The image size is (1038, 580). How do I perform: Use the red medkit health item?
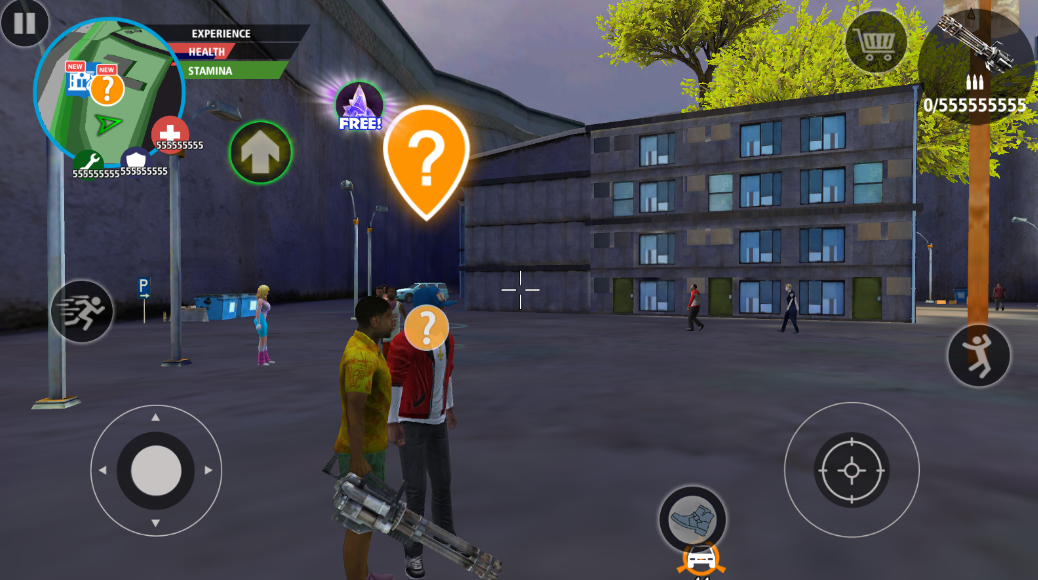coord(170,134)
